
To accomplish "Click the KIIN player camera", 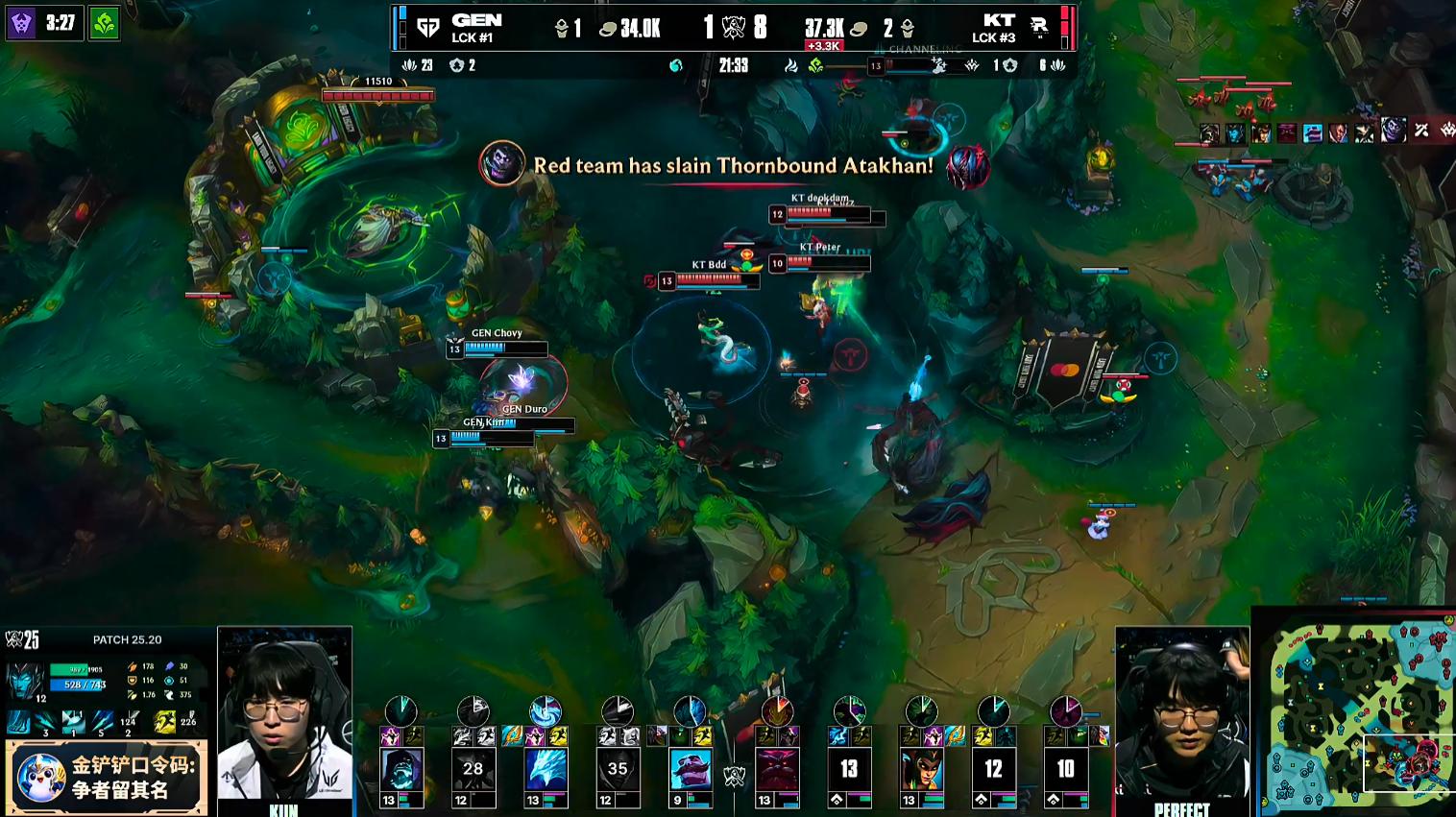I will (284, 715).
